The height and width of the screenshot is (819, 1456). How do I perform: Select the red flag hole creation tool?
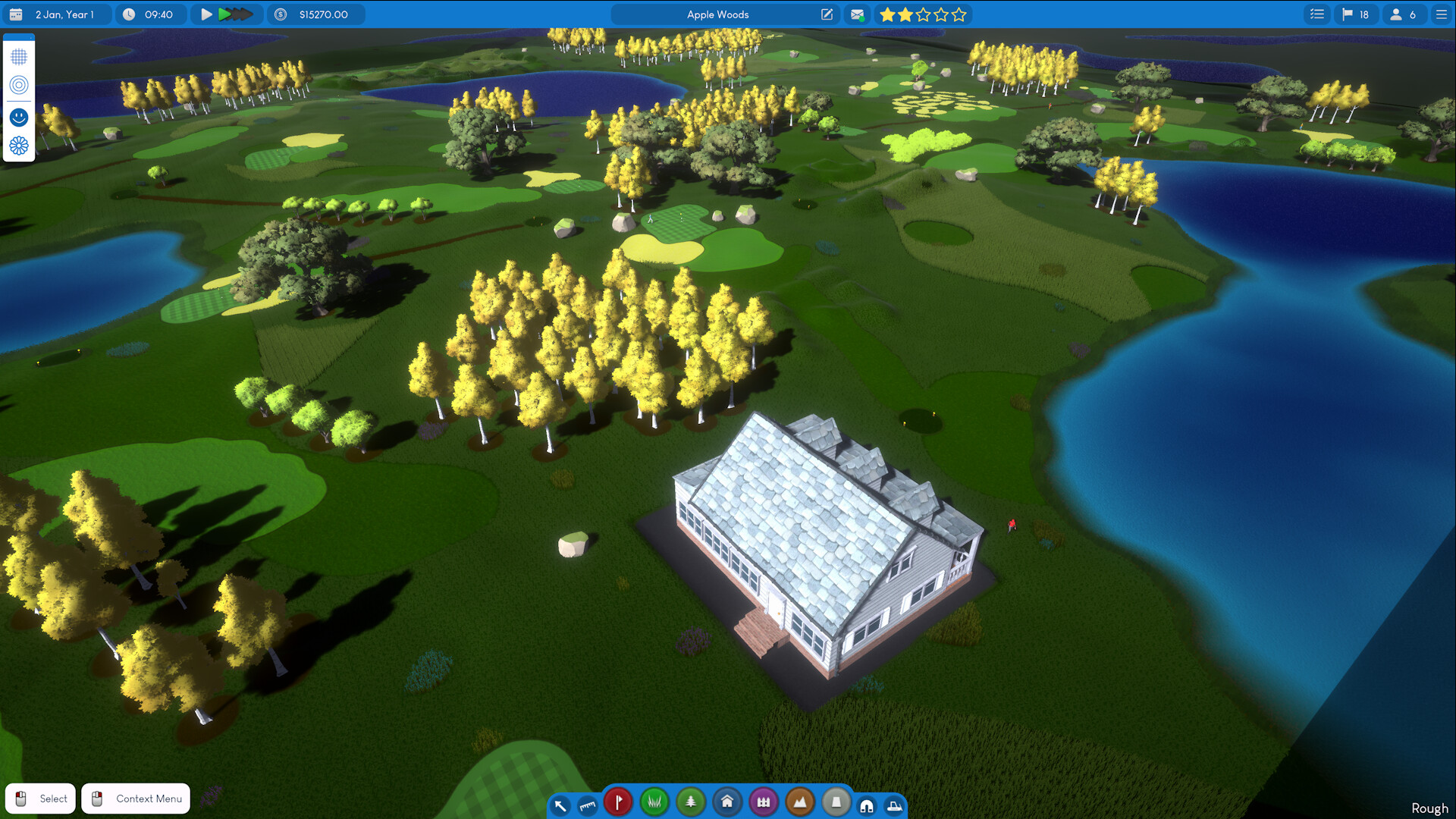[618, 802]
